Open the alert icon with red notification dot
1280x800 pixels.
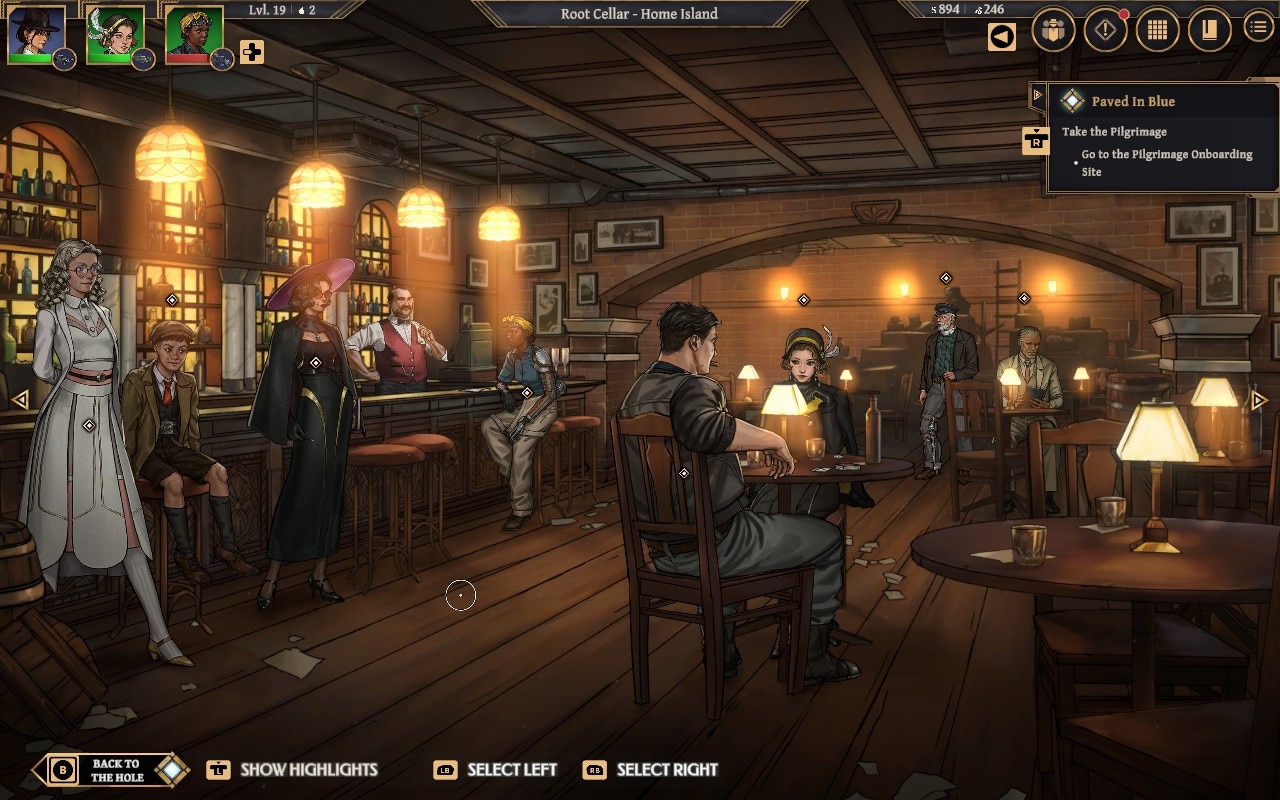point(1105,31)
